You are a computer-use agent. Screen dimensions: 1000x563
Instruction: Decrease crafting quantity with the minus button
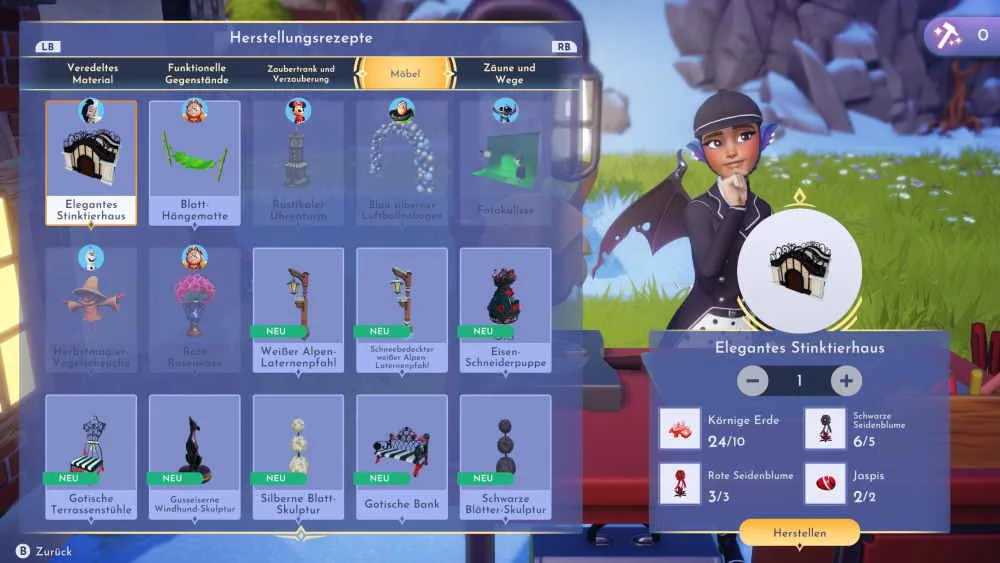pyautogui.click(x=753, y=381)
